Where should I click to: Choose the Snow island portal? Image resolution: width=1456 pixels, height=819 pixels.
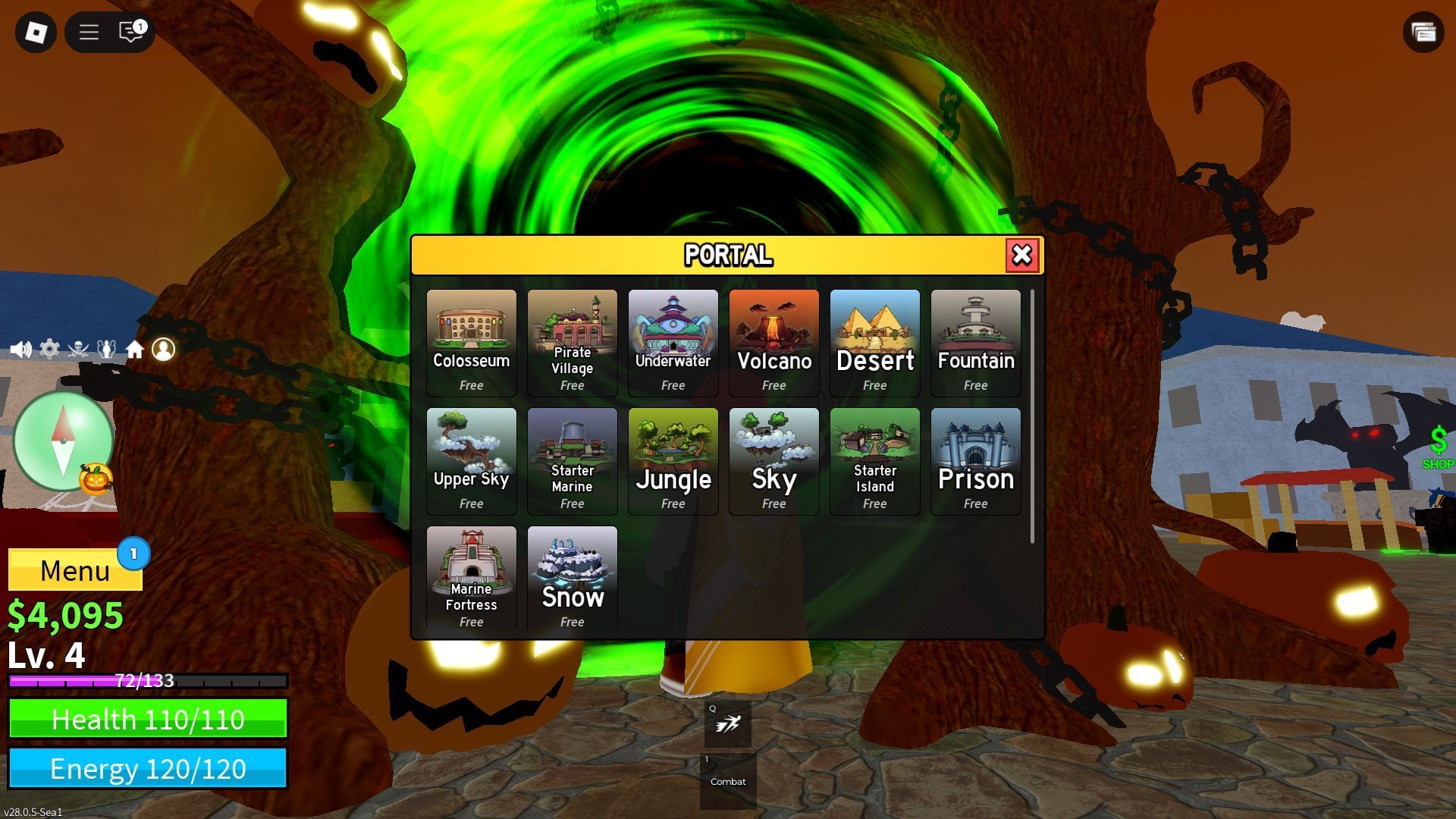click(x=572, y=578)
